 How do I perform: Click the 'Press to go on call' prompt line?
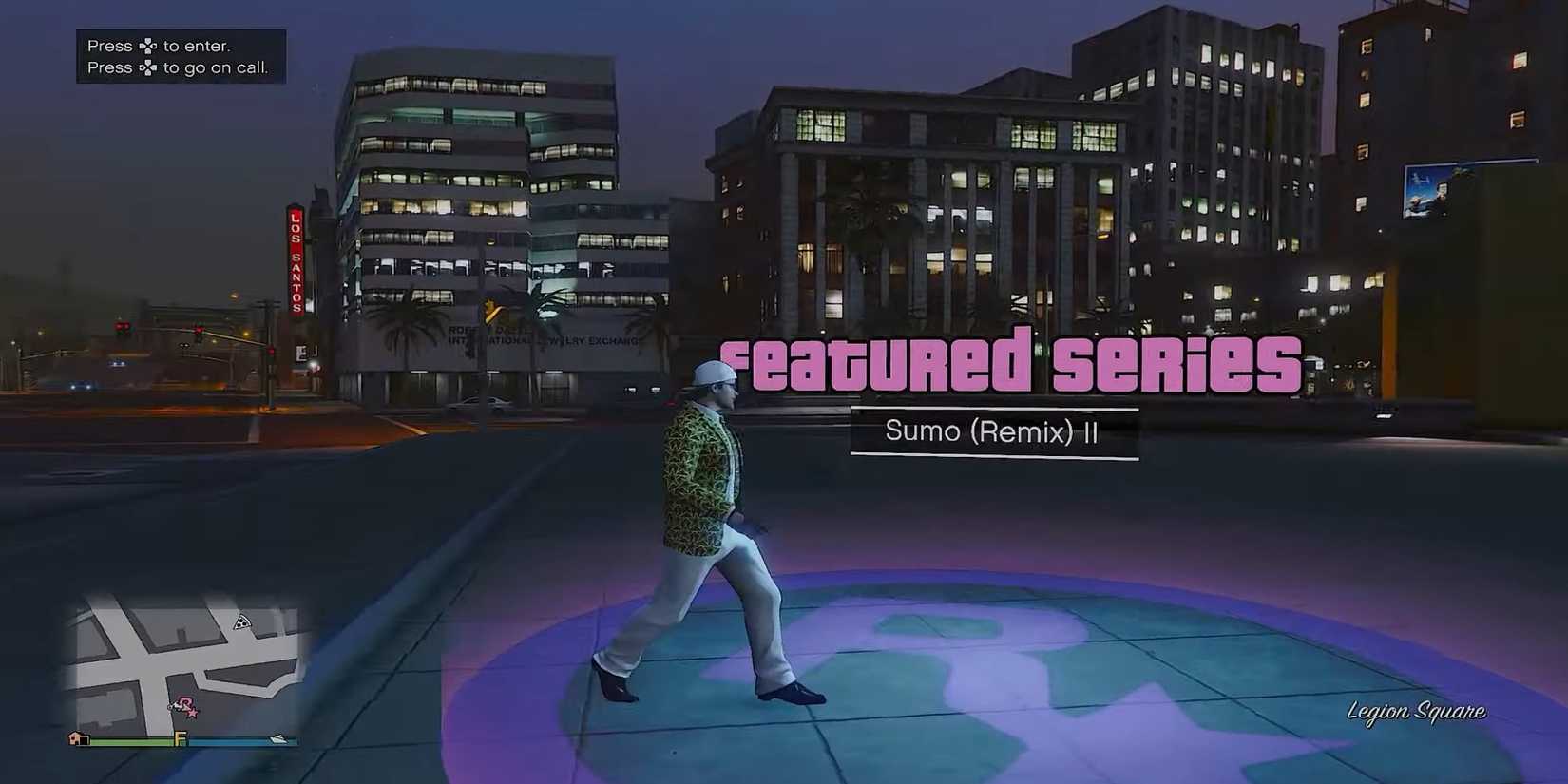[x=181, y=67]
